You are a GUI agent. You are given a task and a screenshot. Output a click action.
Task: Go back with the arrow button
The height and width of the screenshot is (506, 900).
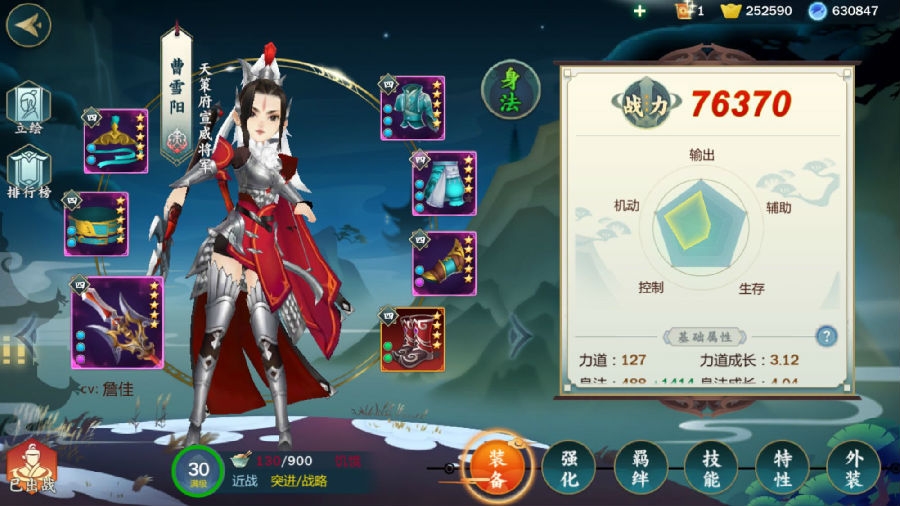28,25
